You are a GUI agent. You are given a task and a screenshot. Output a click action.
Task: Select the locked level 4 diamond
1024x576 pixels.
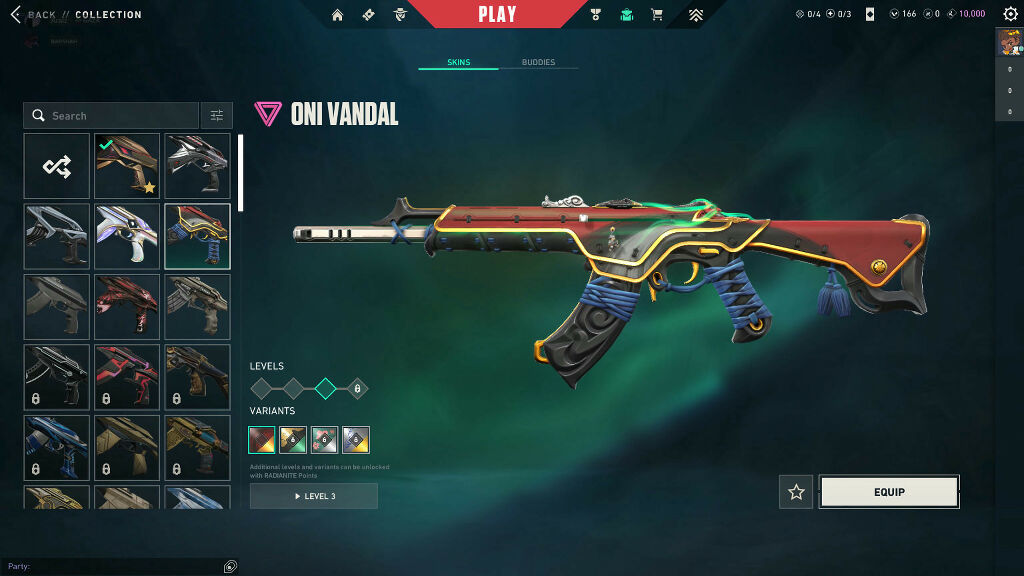pyautogui.click(x=357, y=389)
